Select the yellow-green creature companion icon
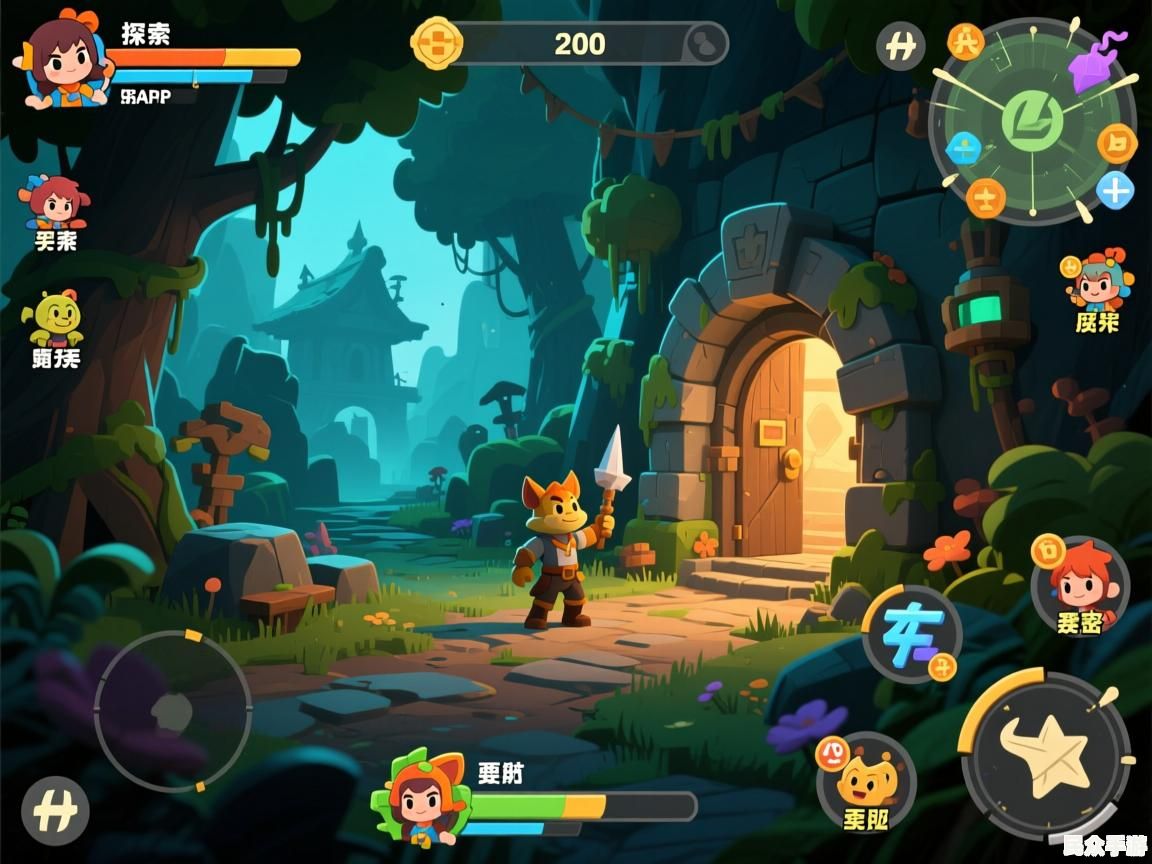The width and height of the screenshot is (1152, 864). coord(56,319)
